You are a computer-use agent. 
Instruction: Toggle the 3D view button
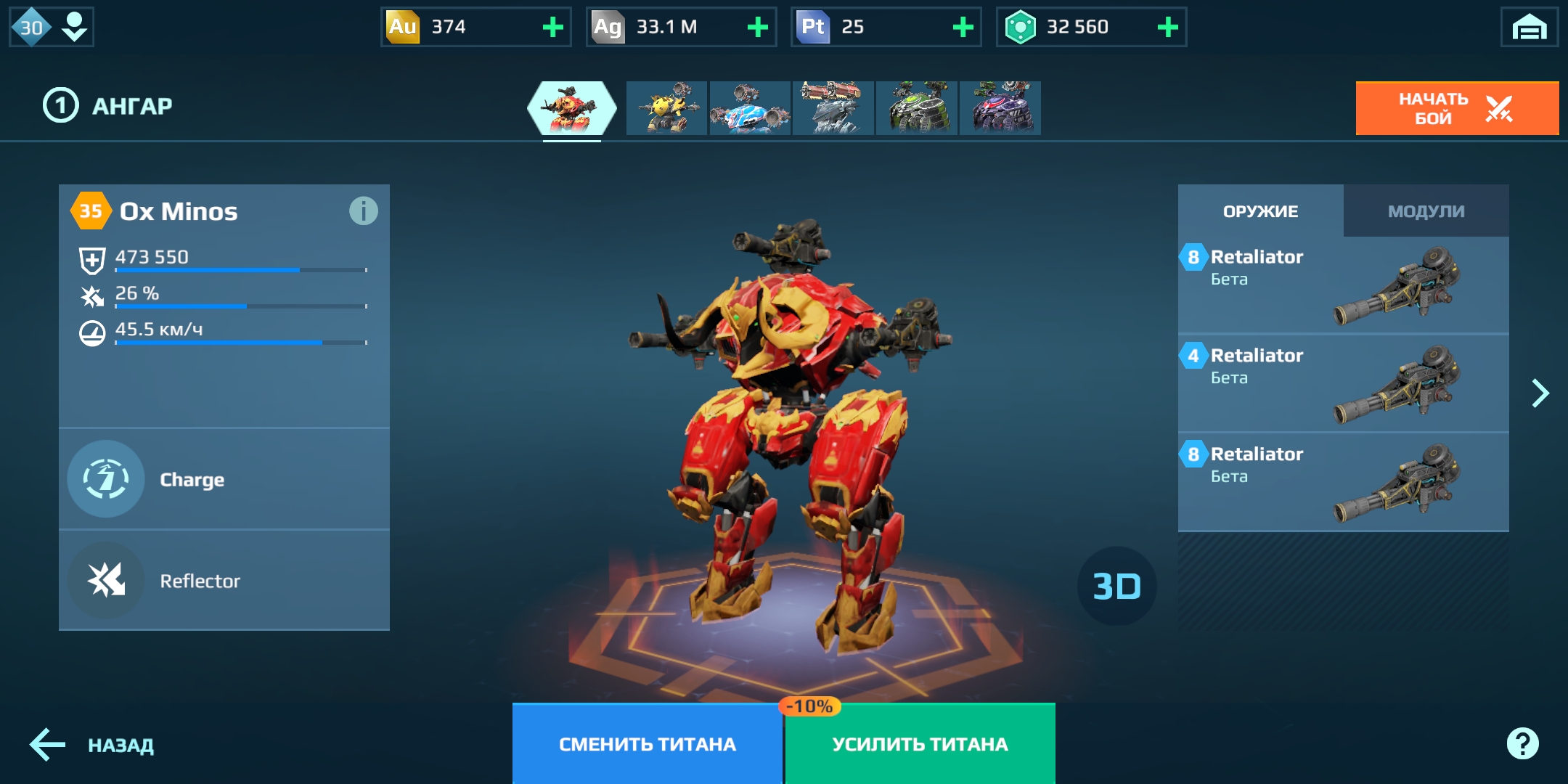click(1116, 587)
